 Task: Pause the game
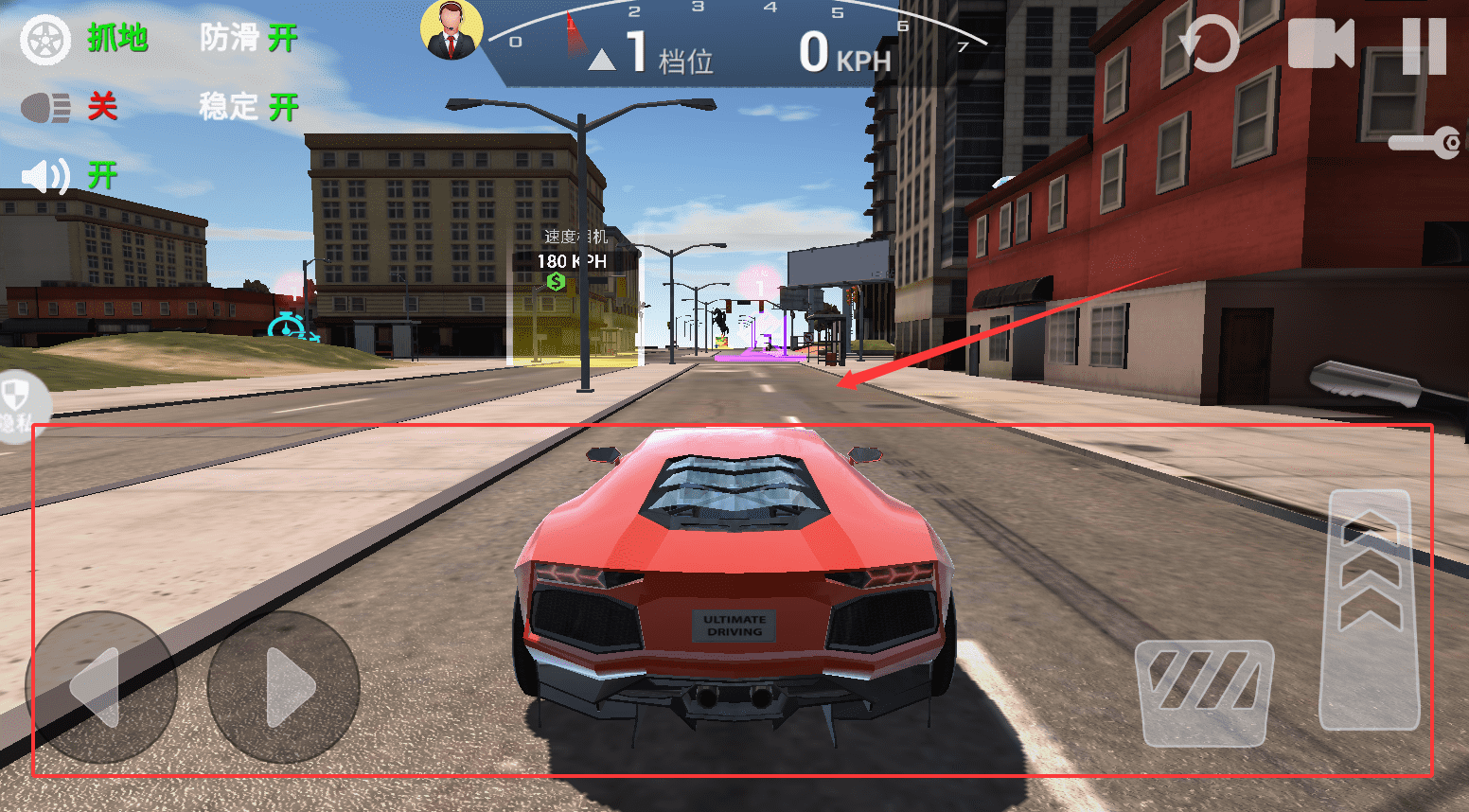[1424, 44]
